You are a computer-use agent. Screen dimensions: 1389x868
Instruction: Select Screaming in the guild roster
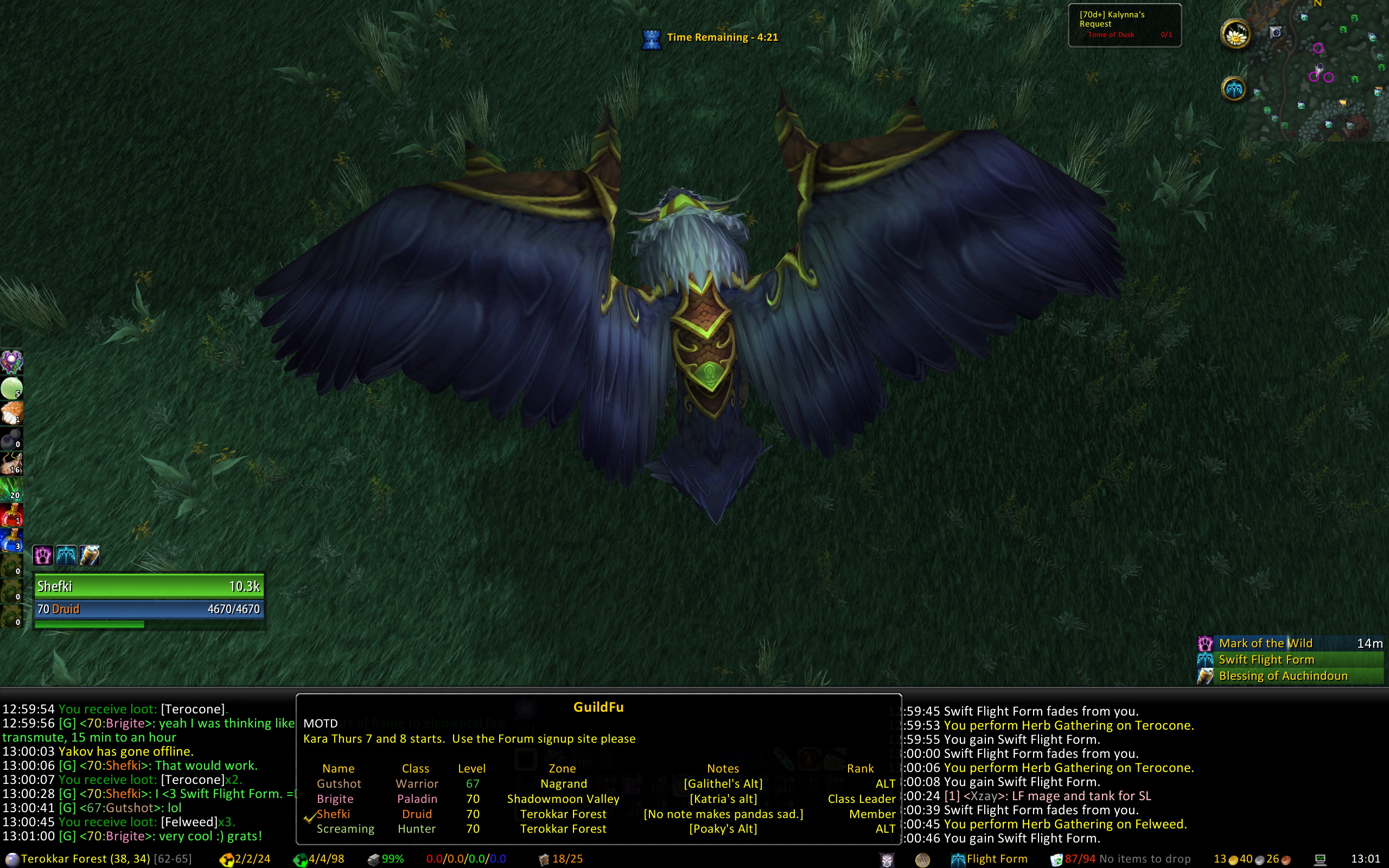[345, 829]
